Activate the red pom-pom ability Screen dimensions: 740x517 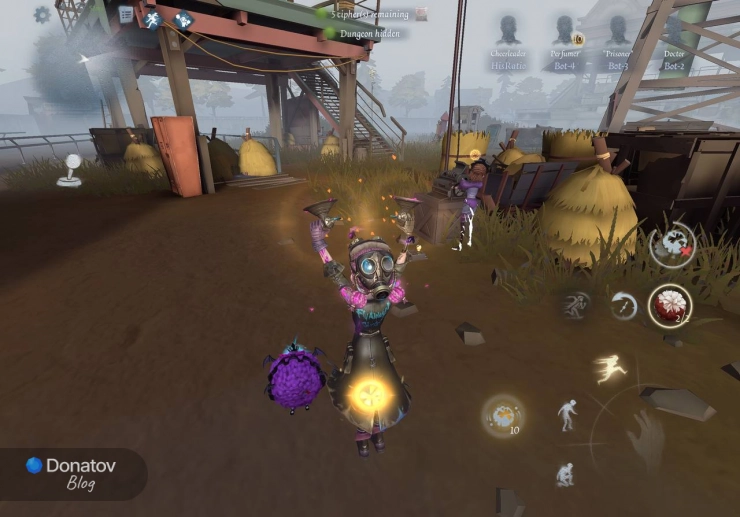669,305
